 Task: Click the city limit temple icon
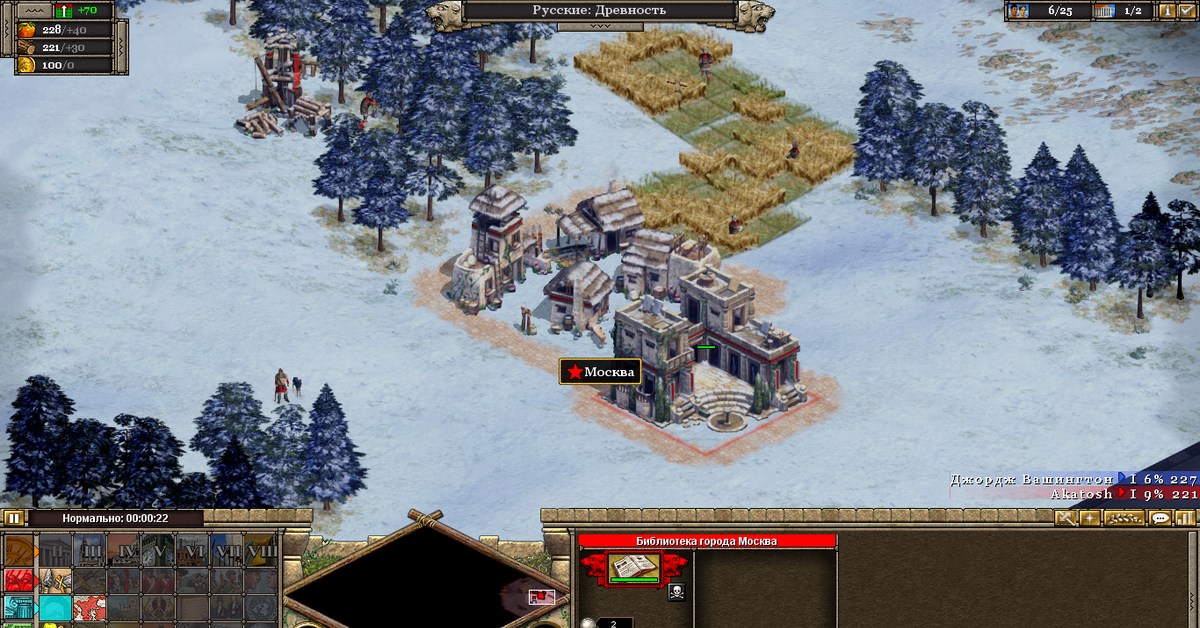coord(1104,11)
